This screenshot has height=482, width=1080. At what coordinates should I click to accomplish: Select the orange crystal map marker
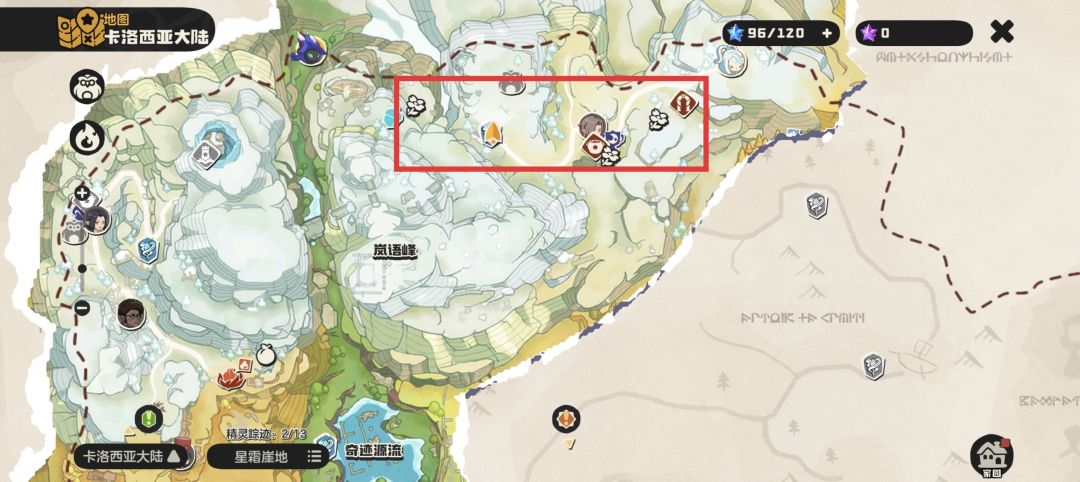pyautogui.click(x=492, y=134)
